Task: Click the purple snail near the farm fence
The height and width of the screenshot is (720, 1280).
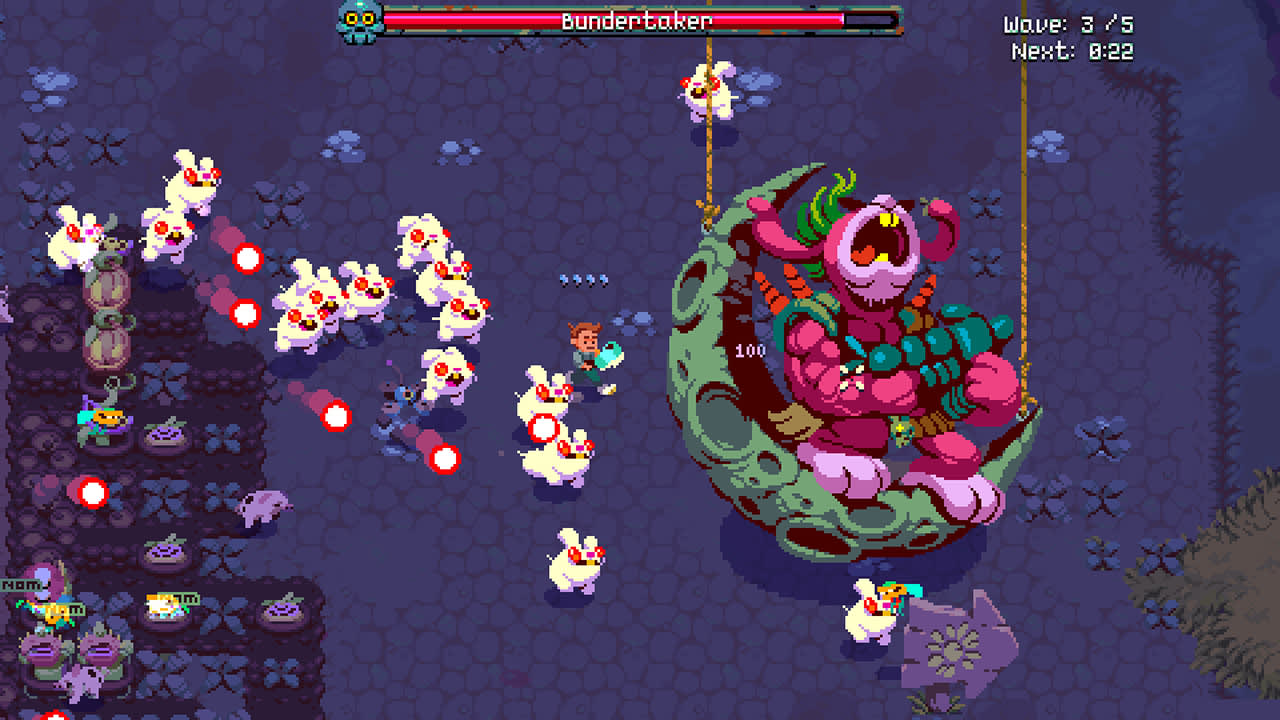Action: click(x=262, y=507)
